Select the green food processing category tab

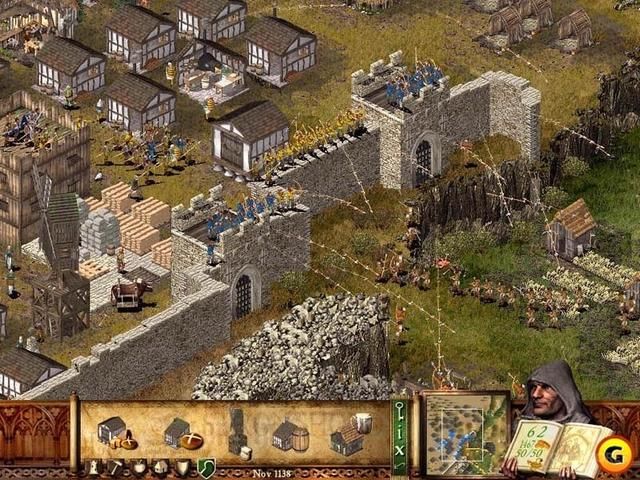(x=206, y=467)
